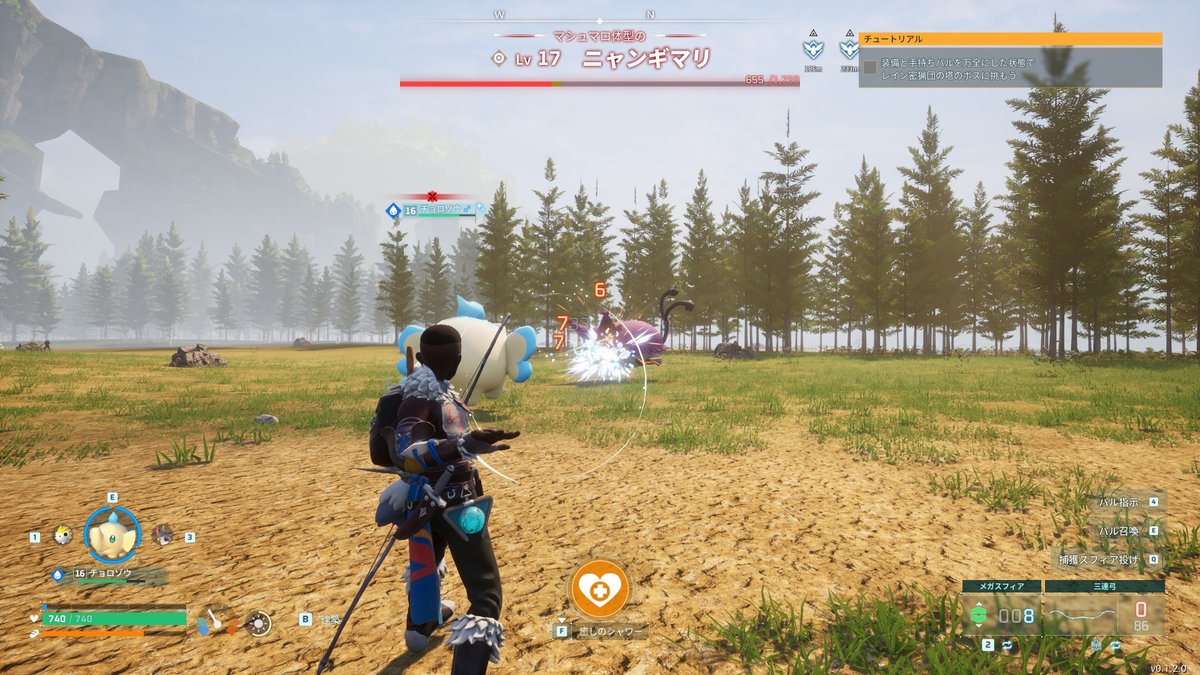1200x675 pixels.
Task: Activate the 癒しのシャワー heart skill icon
Action: point(600,589)
